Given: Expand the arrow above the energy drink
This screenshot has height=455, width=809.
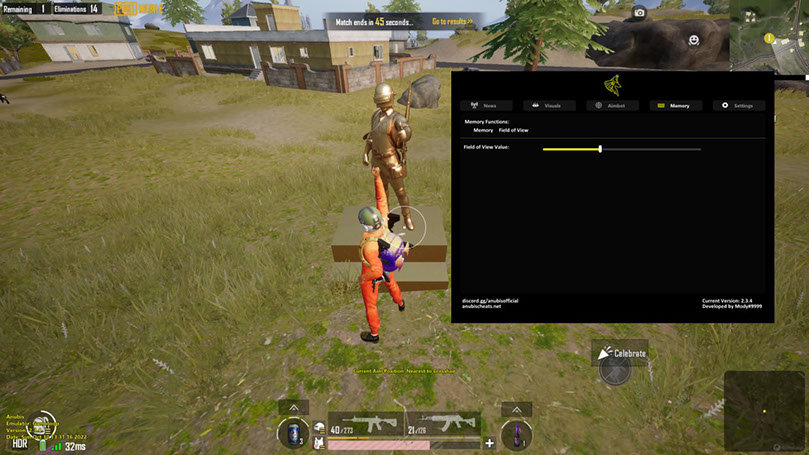Looking at the screenshot, I should pyautogui.click(x=293, y=409).
